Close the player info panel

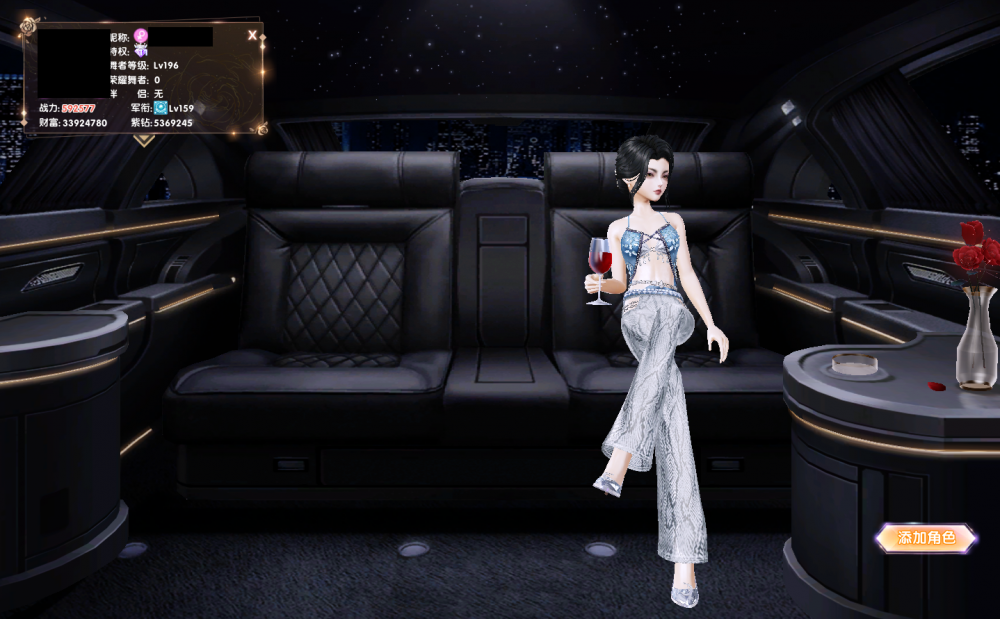(252, 36)
